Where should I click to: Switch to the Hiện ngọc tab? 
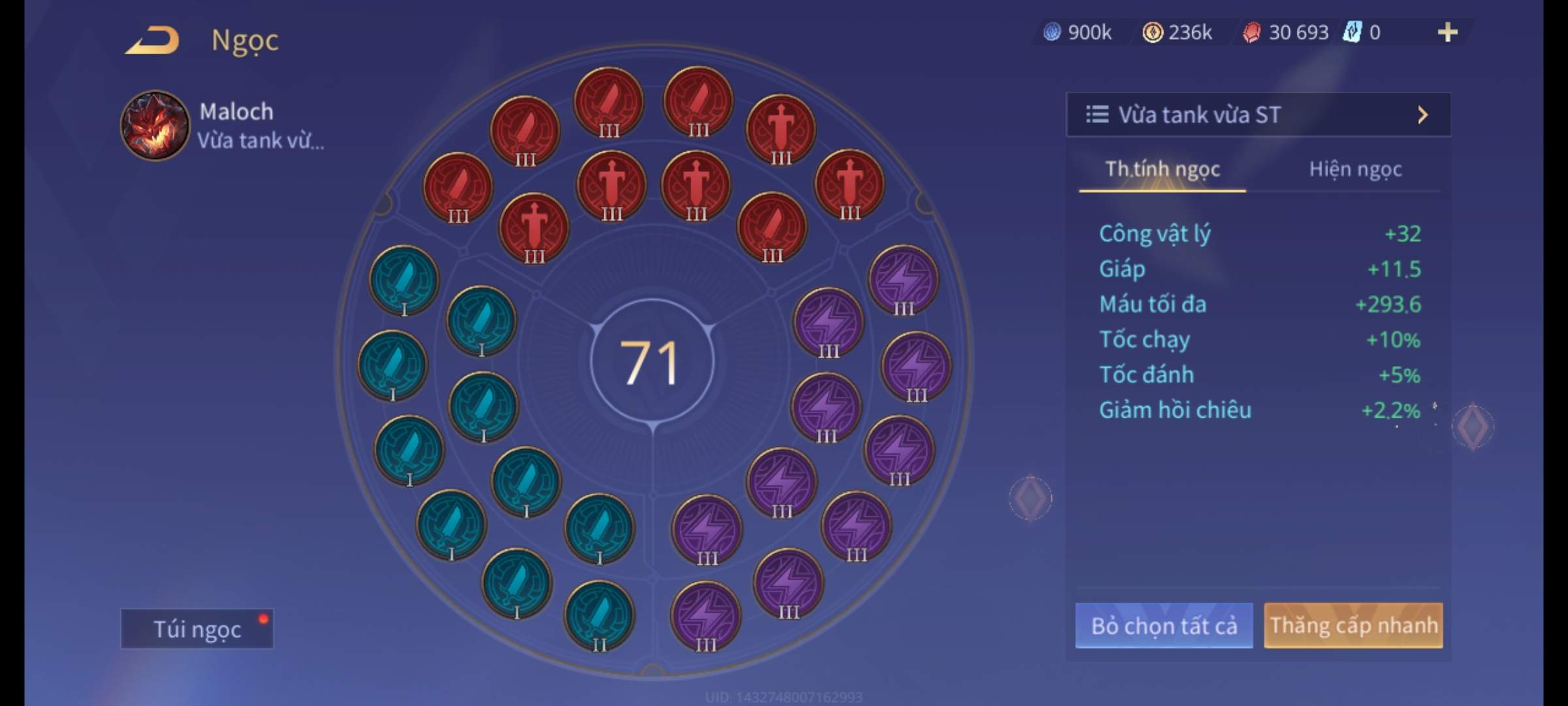[1355, 169]
